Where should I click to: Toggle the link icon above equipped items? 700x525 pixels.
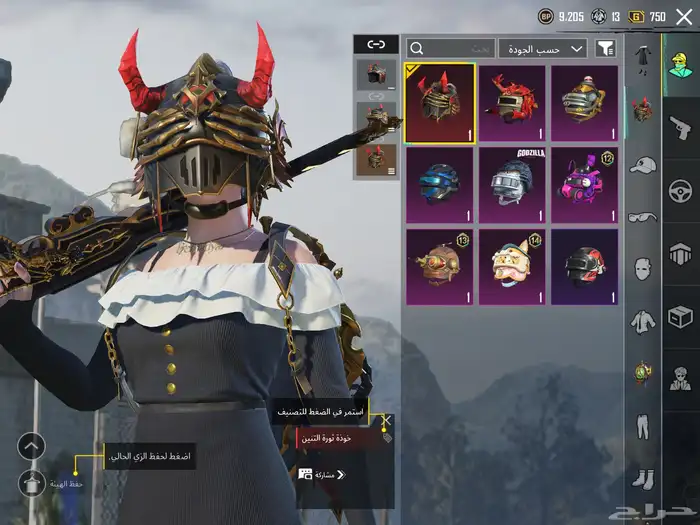pyautogui.click(x=376, y=44)
